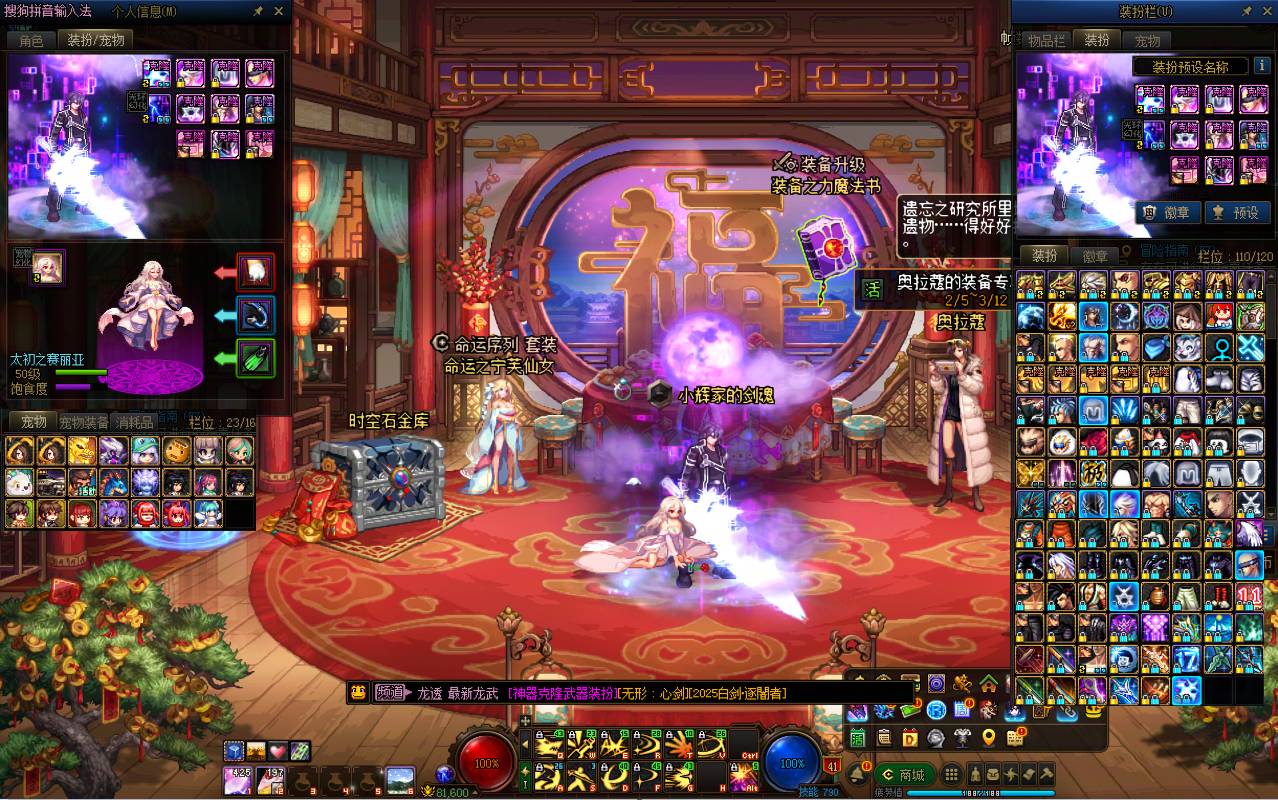Screen dimensions: 1278x800
Task: Switch to the 角色 tab
Action: tap(31, 40)
